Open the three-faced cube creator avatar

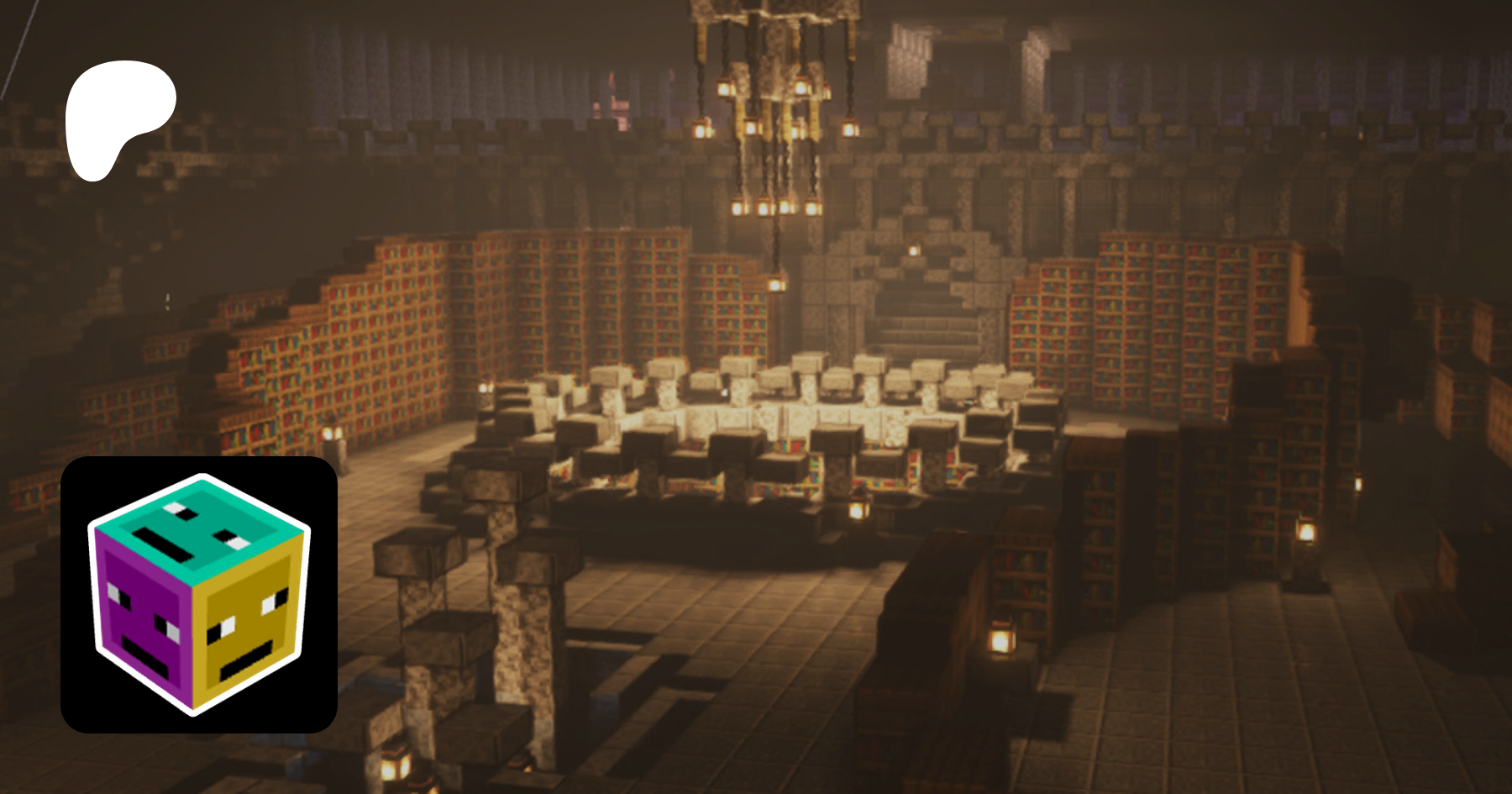[x=199, y=594]
